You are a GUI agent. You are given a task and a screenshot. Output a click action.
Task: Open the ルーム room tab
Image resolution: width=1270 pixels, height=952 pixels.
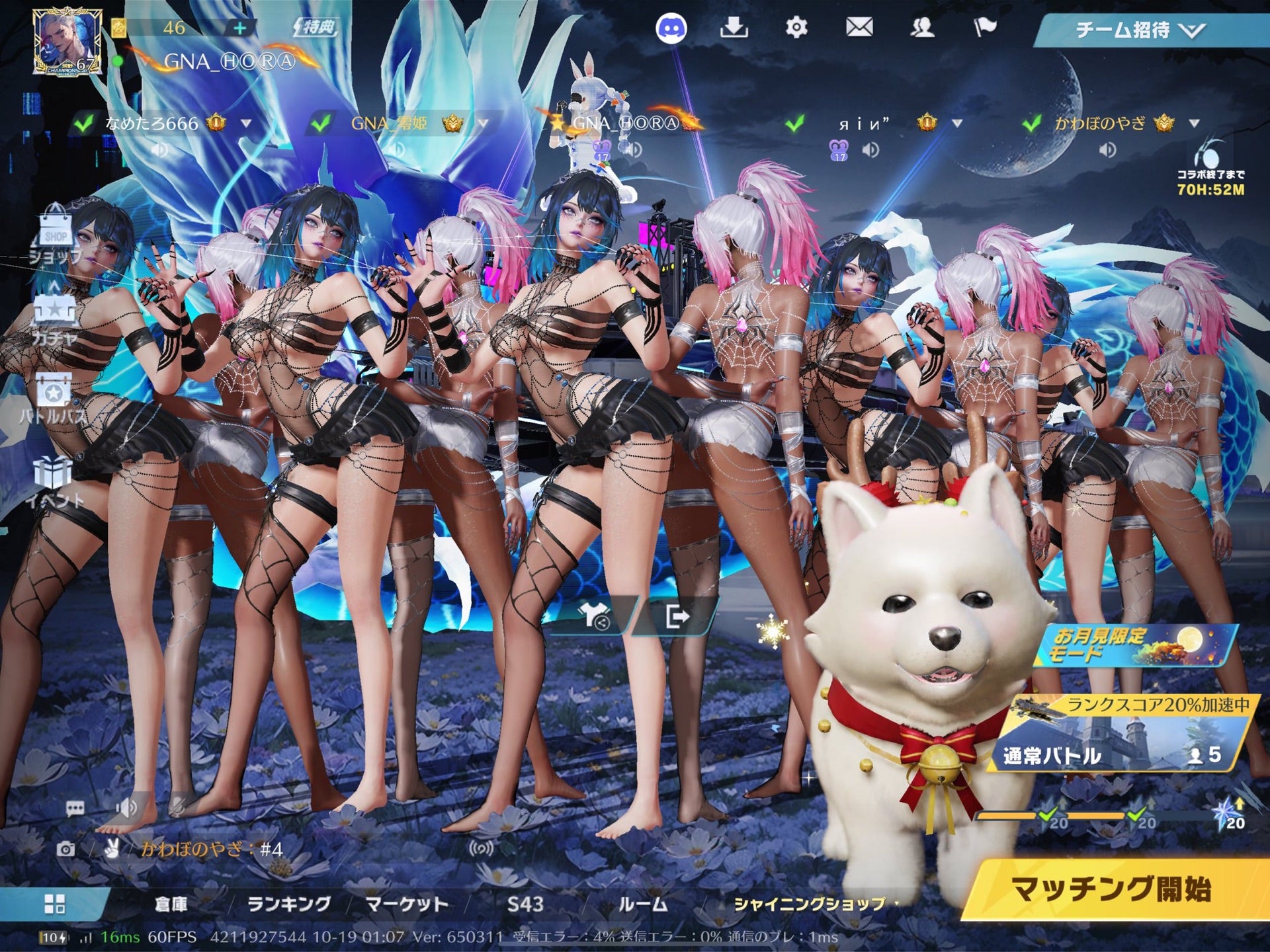[643, 904]
